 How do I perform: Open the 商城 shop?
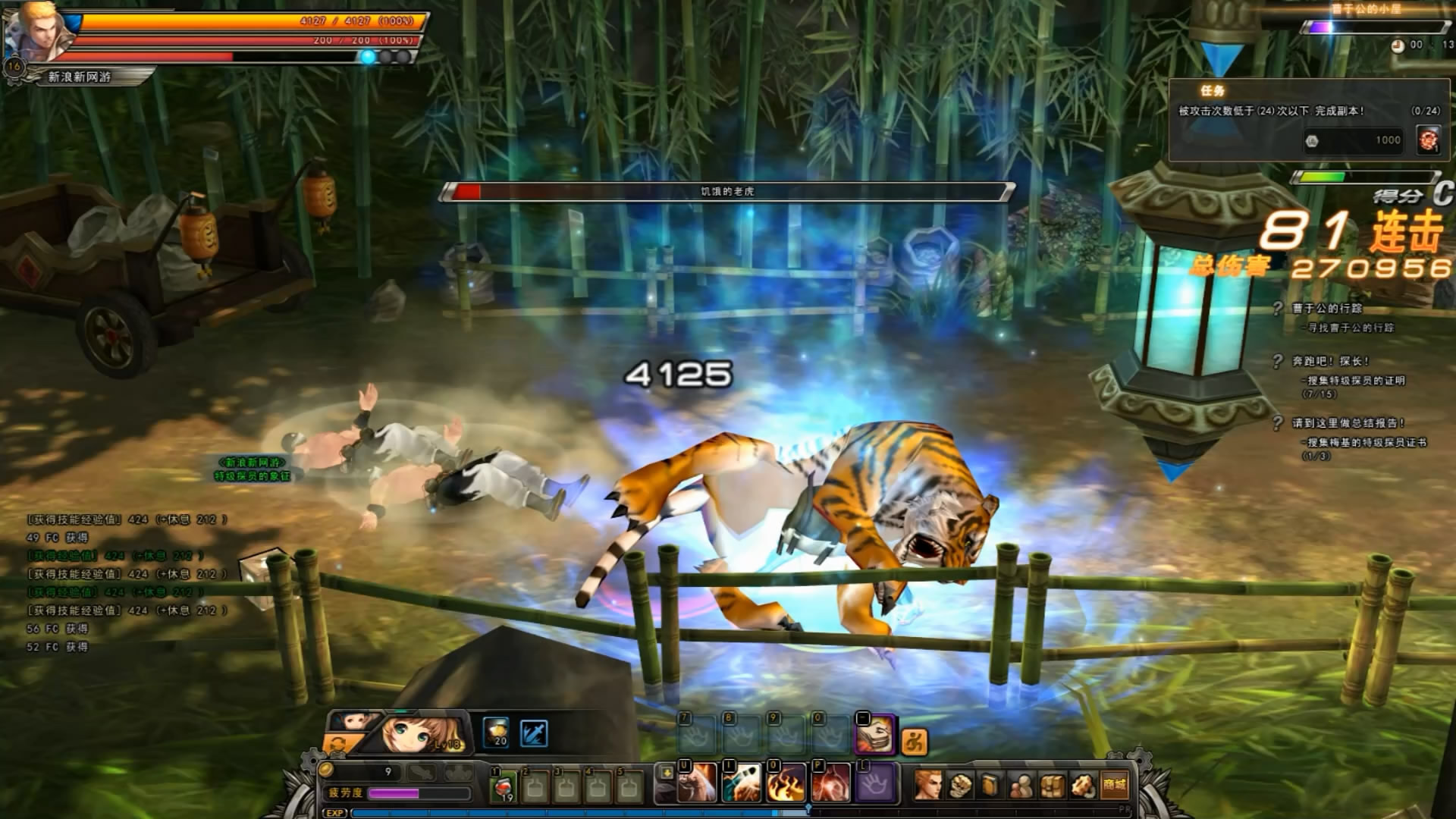[1114, 785]
